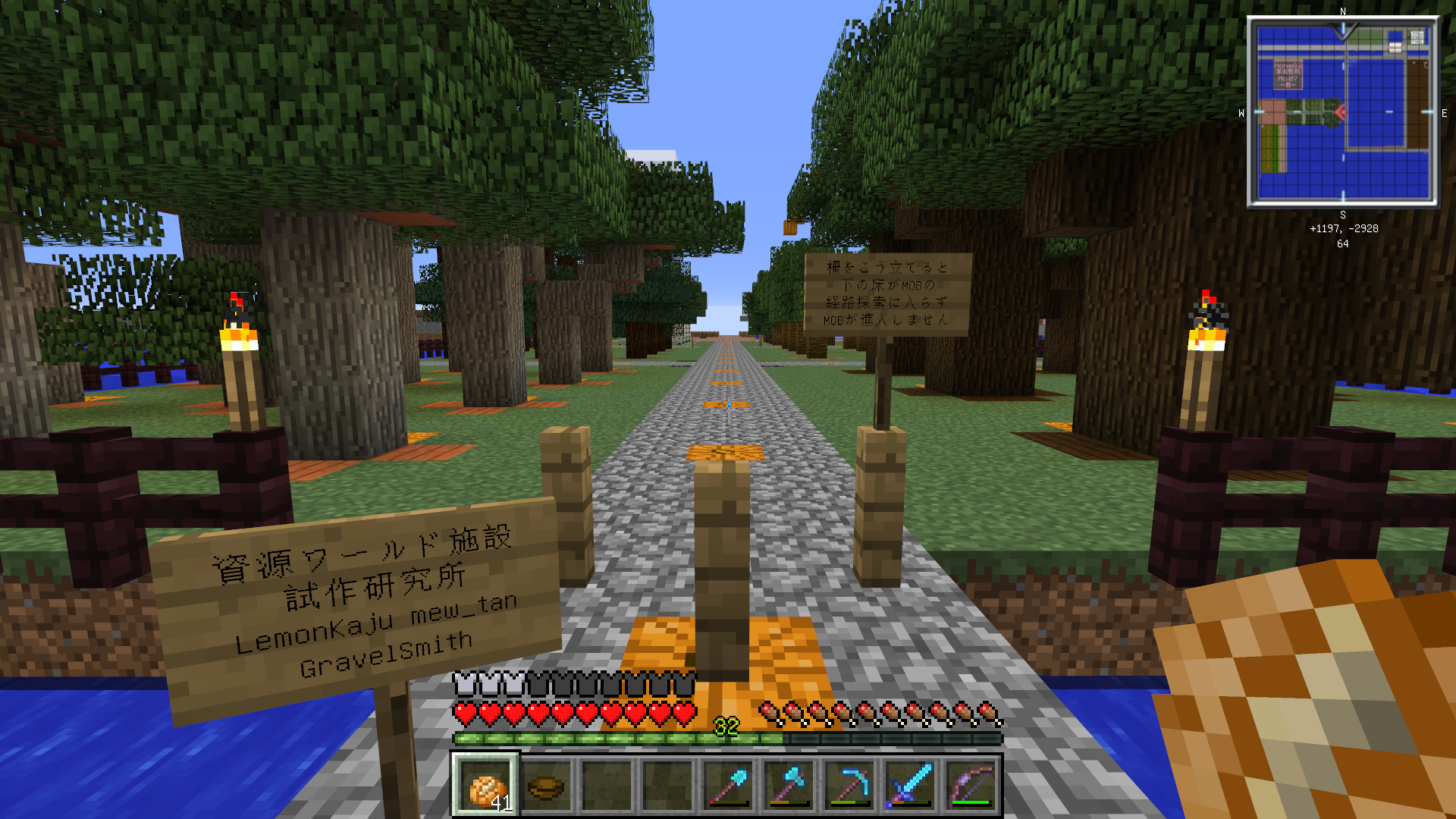Image resolution: width=1456 pixels, height=819 pixels.
Task: Switch to the diamond pickaxe slot
Action: [x=849, y=786]
